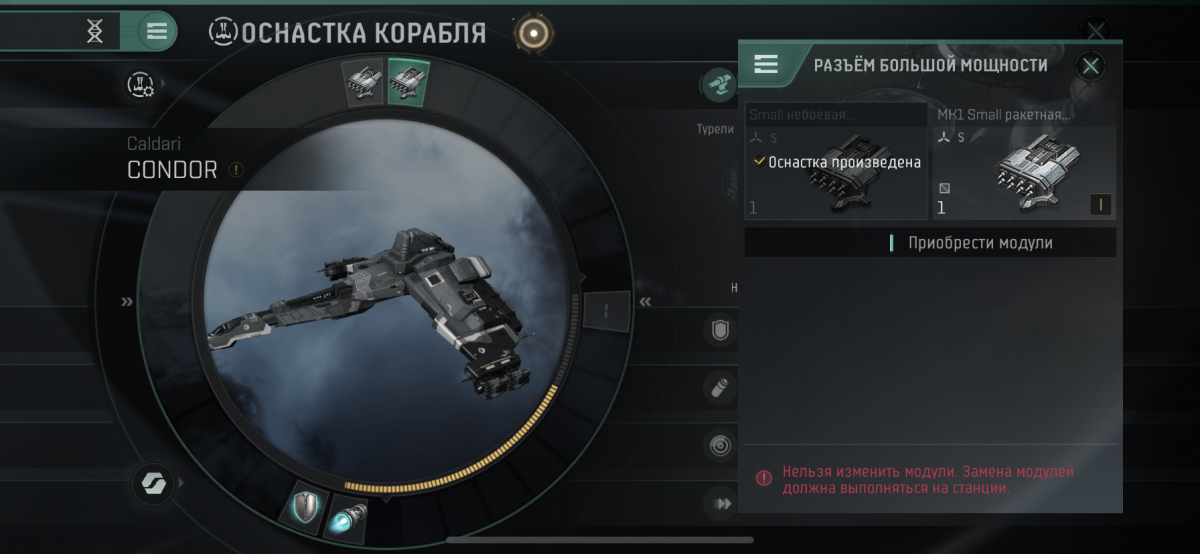Click the DNA helix icon

click(x=94, y=31)
